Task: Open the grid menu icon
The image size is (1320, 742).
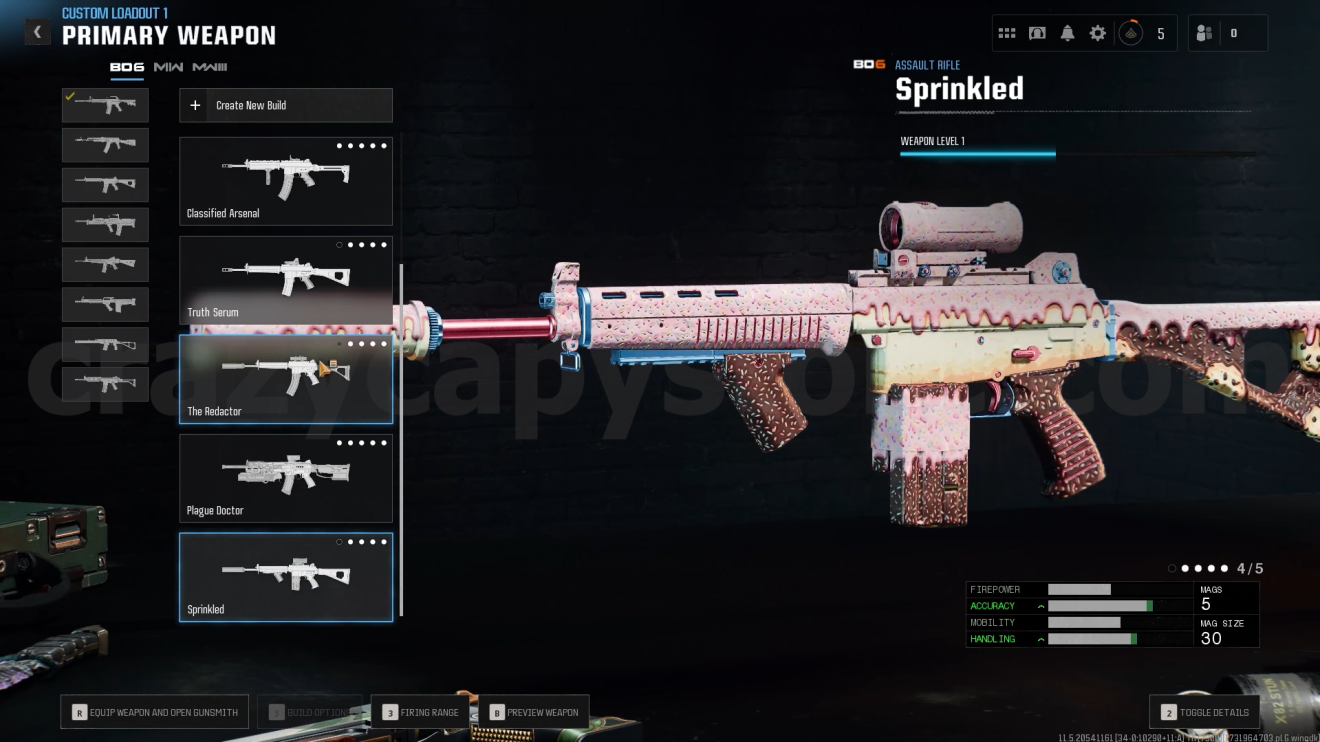Action: 1007,33
